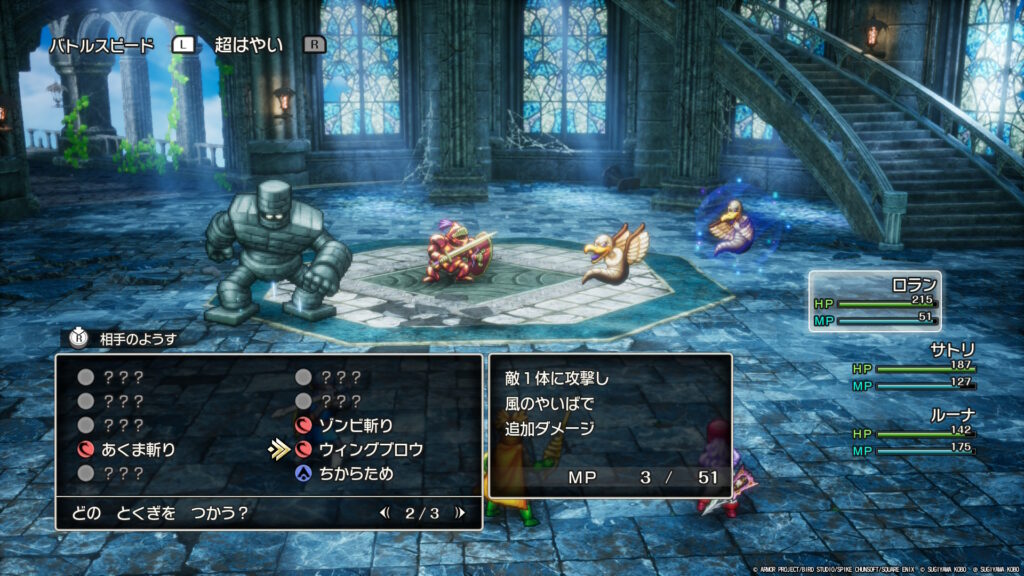Go to the previous skill page arrow
The height and width of the screenshot is (576, 1024).
click(x=385, y=514)
